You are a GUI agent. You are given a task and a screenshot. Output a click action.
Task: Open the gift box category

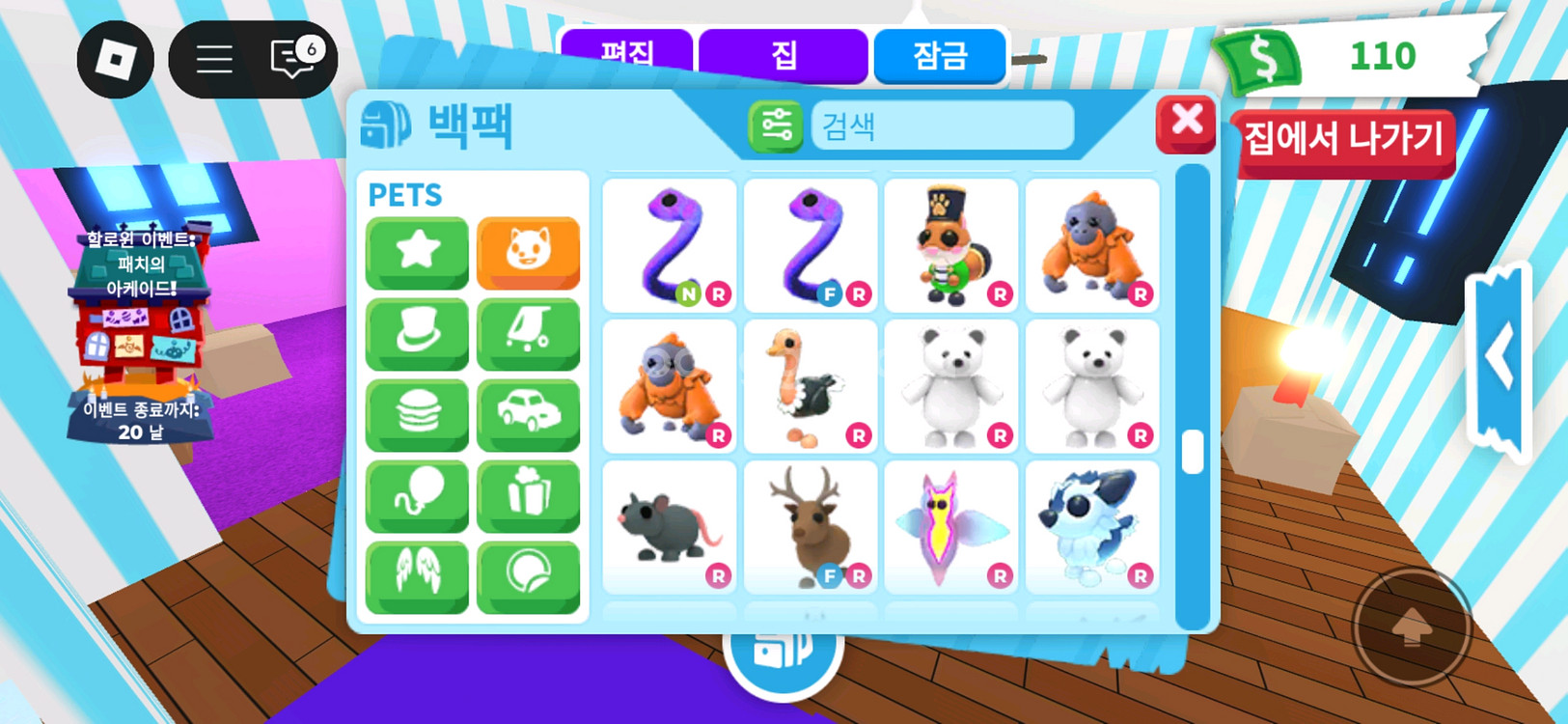coord(528,494)
